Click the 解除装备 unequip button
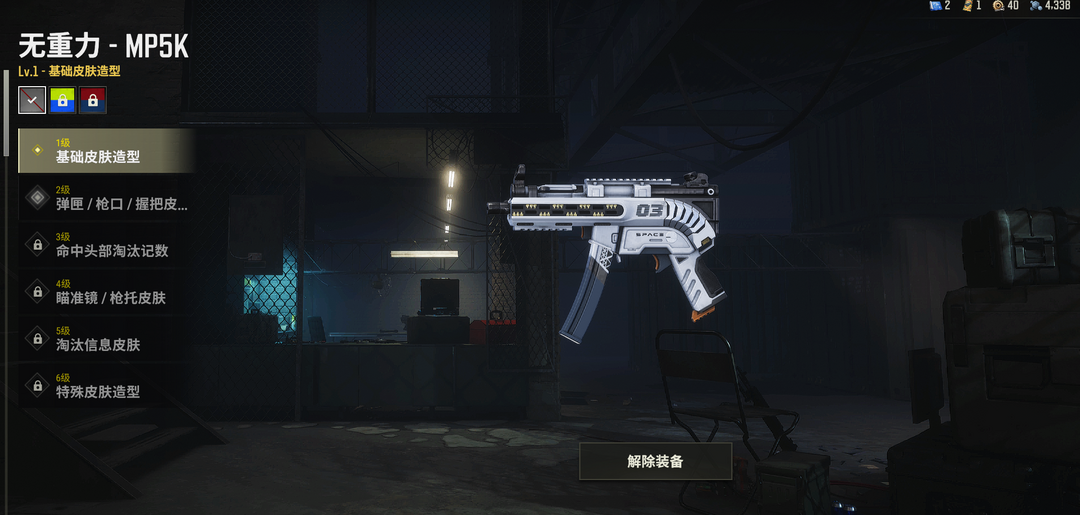 pyautogui.click(x=655, y=461)
